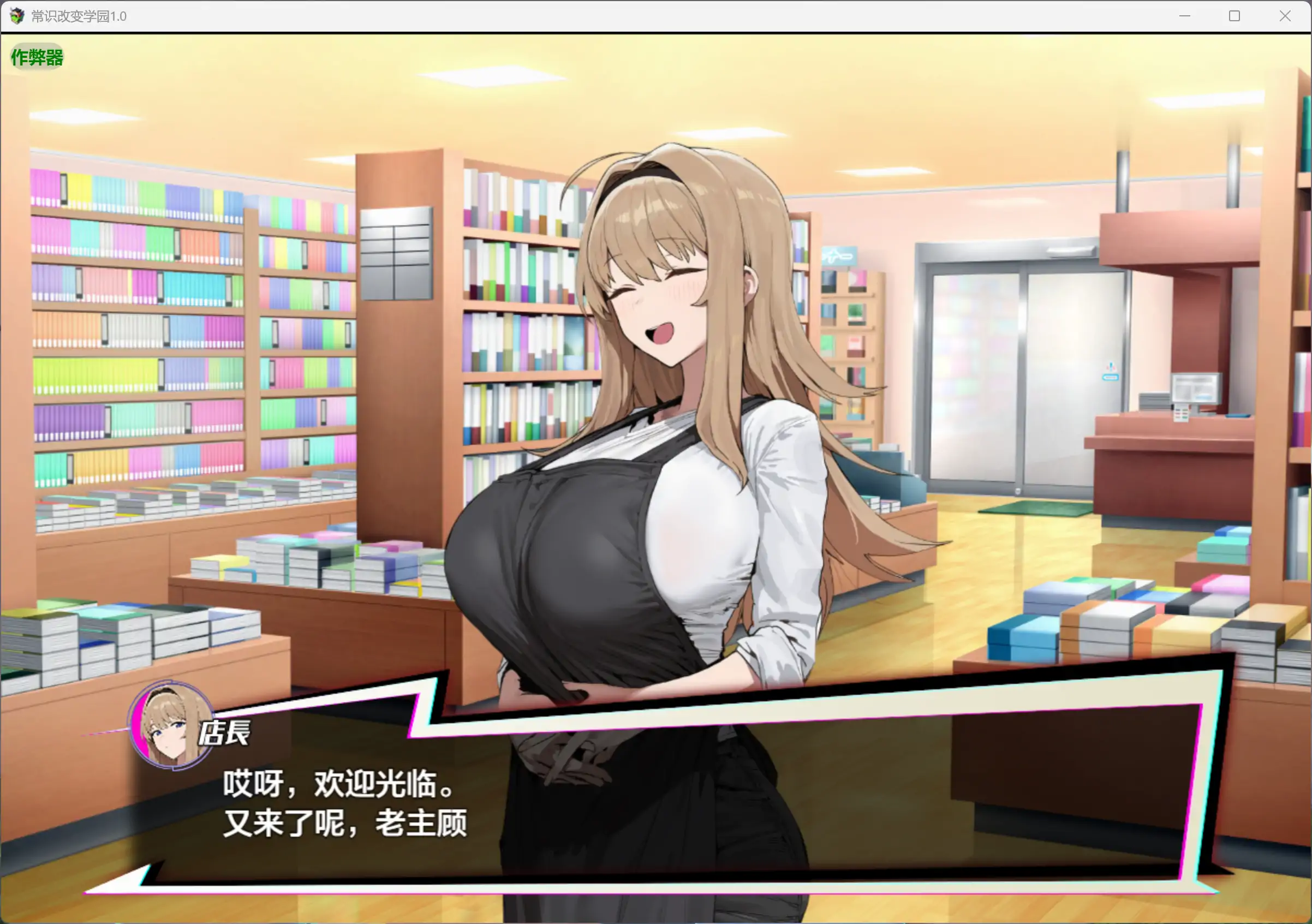Click the dialogue box to advance text

click(x=685, y=800)
